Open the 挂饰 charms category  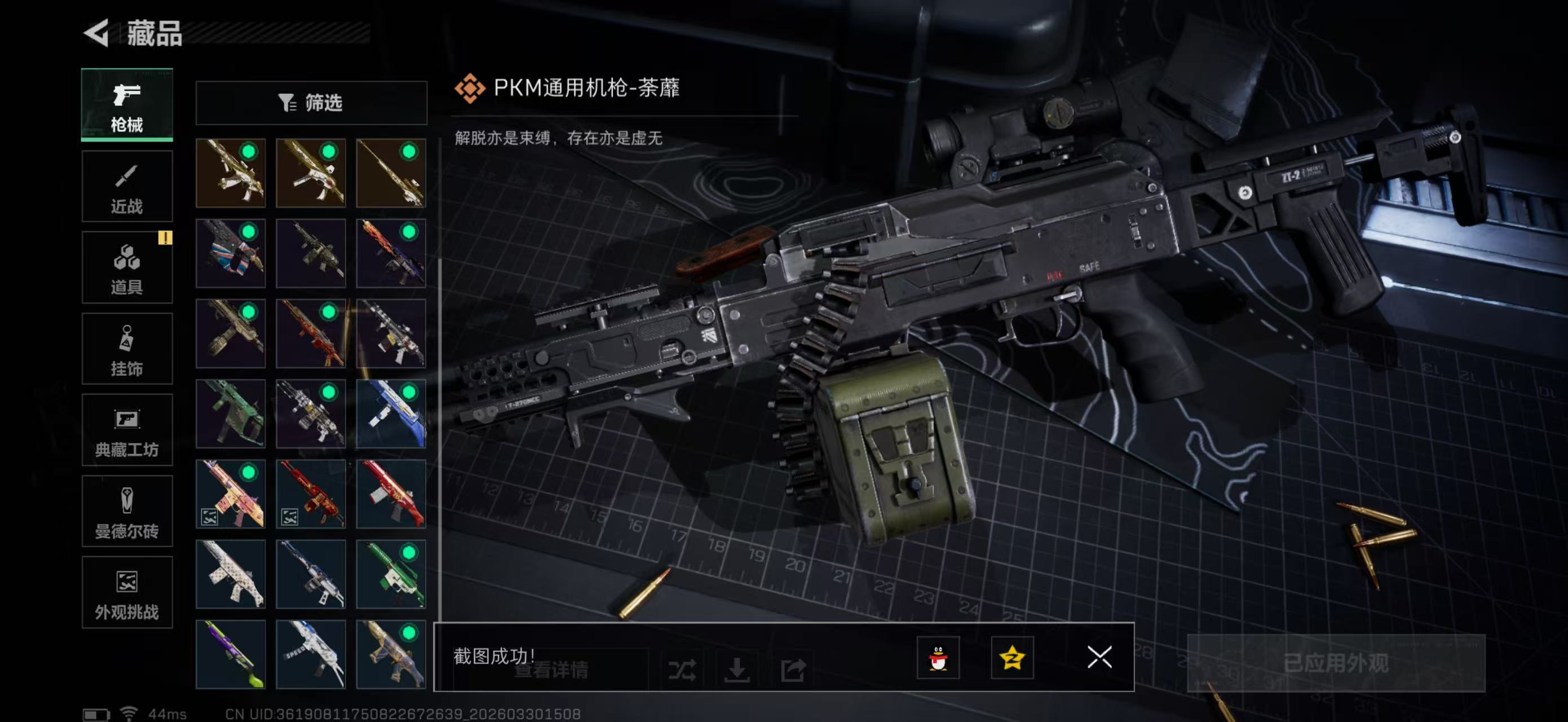[127, 349]
